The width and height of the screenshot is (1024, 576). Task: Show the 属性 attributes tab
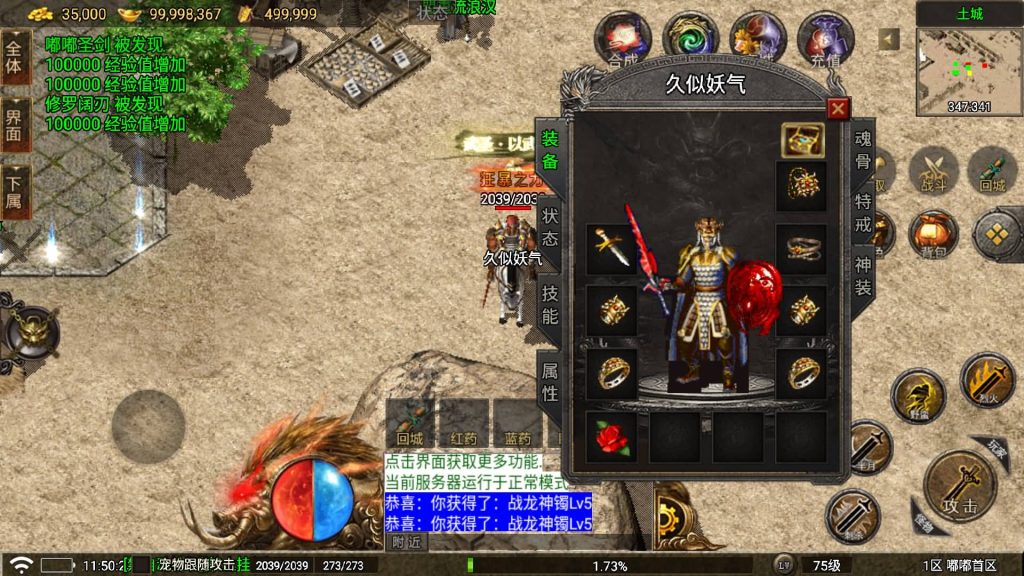point(550,380)
